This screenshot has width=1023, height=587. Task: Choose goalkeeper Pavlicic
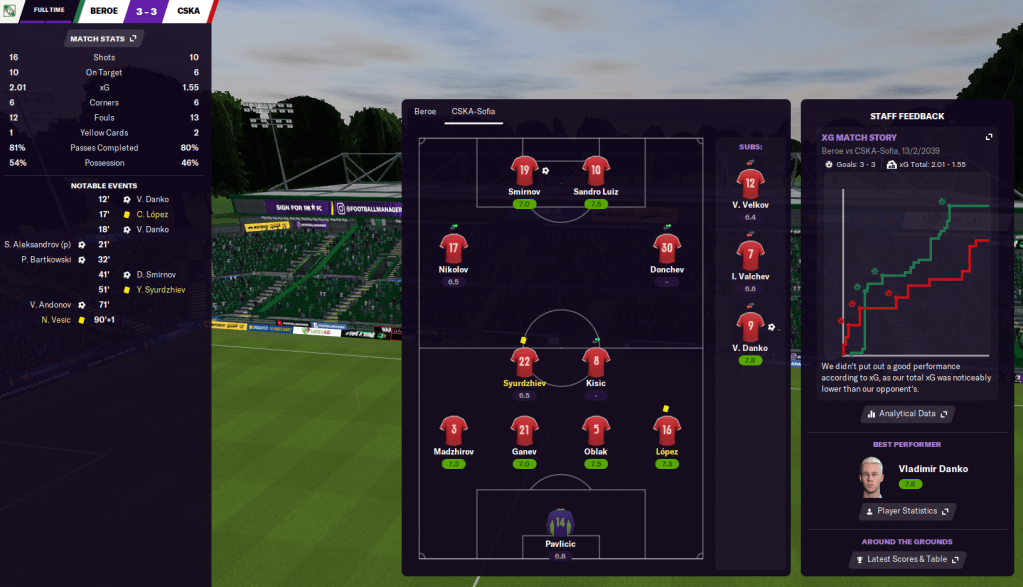pos(560,523)
